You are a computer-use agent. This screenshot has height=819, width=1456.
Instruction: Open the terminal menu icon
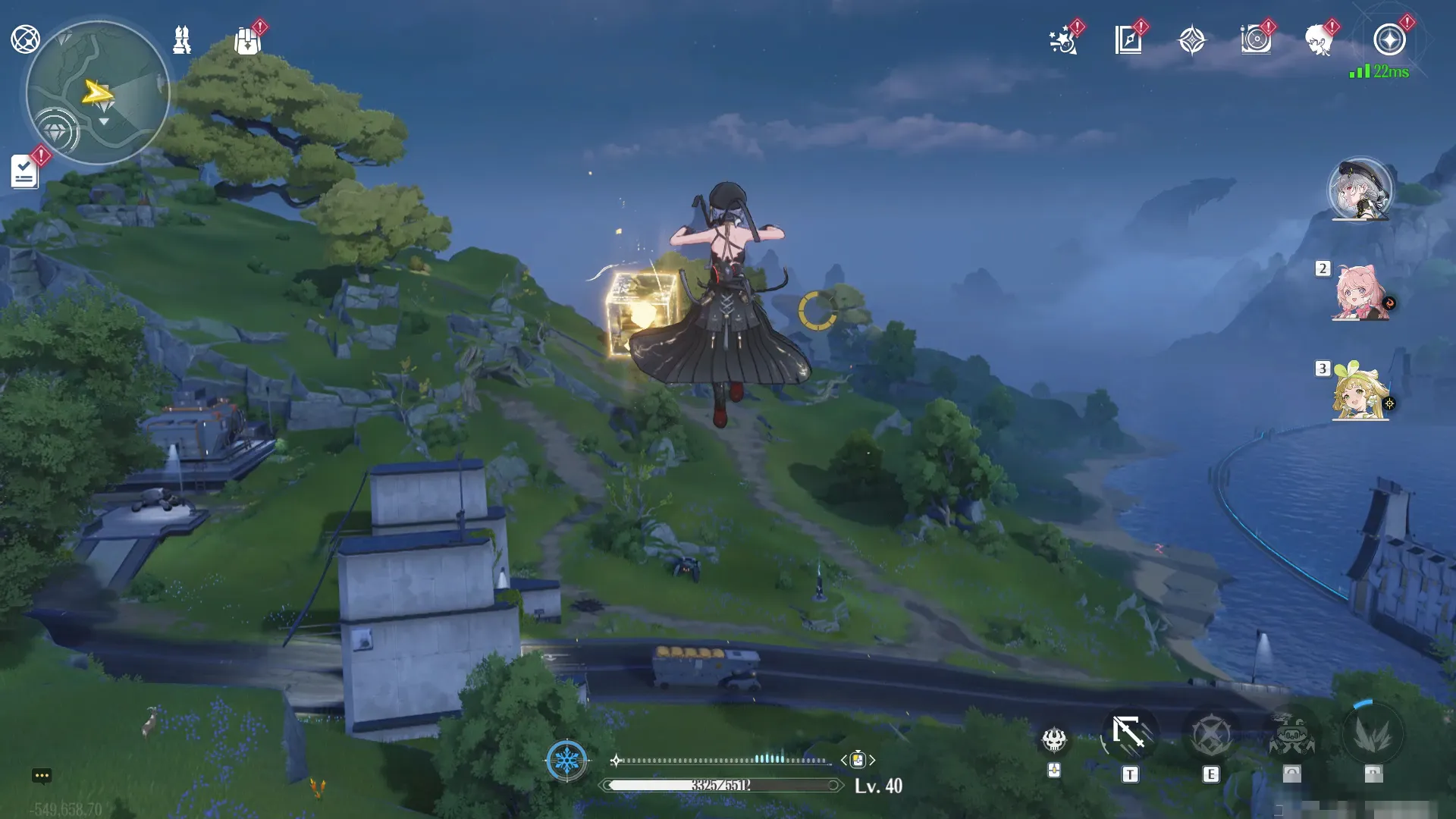(x=25, y=39)
